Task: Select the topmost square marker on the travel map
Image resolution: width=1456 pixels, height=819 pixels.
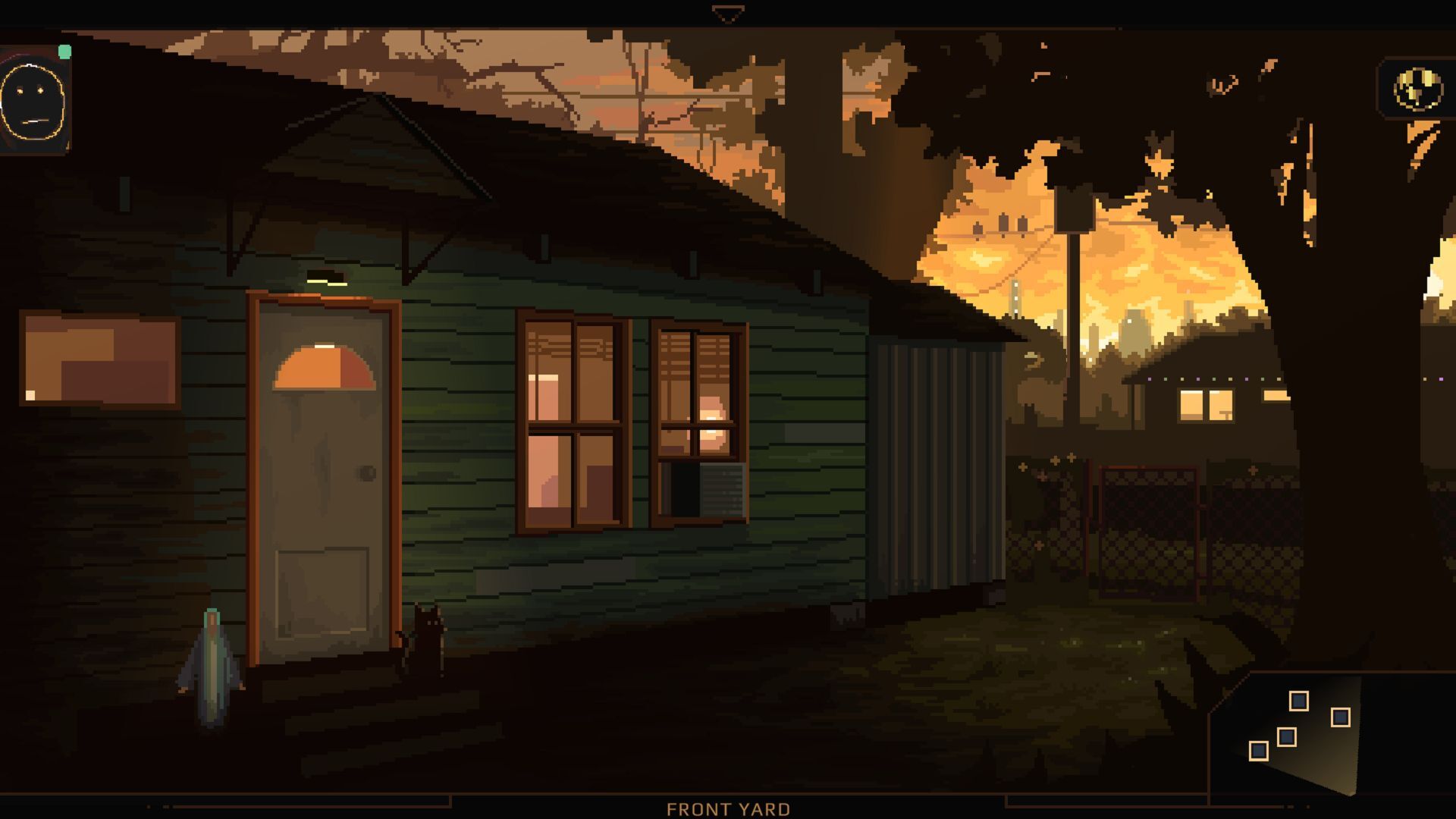Action: (x=1299, y=701)
